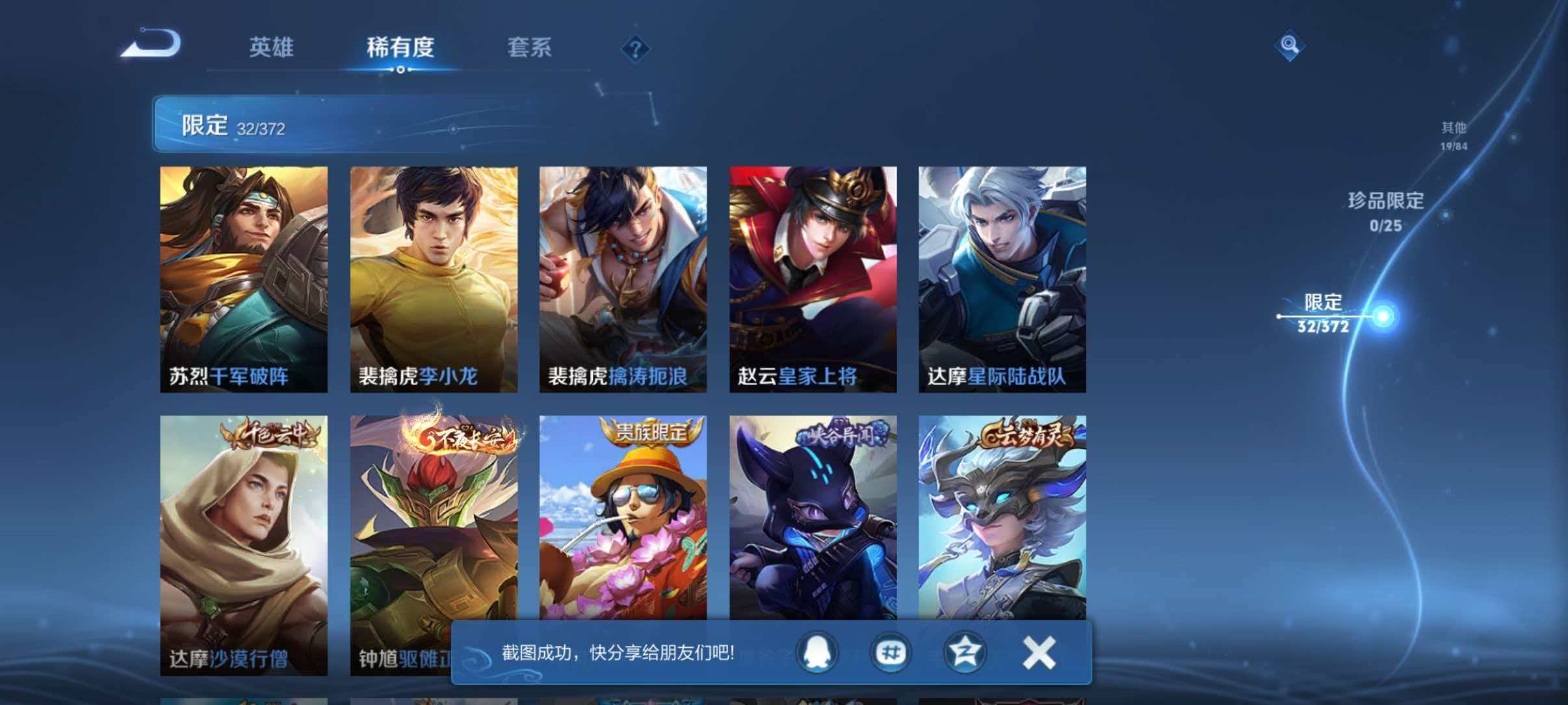Open the search magnifier at the top right
Screen dimensions: 1568x705
click(x=1291, y=46)
